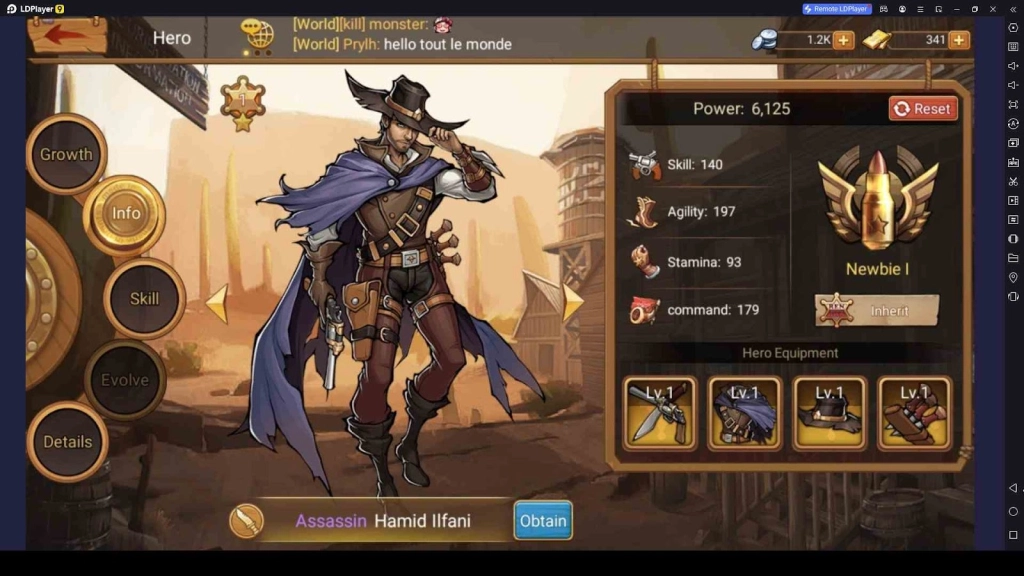Obtain the Assassin Hamid Ilfani
Viewport: 1024px width, 576px height.
pyautogui.click(x=543, y=520)
